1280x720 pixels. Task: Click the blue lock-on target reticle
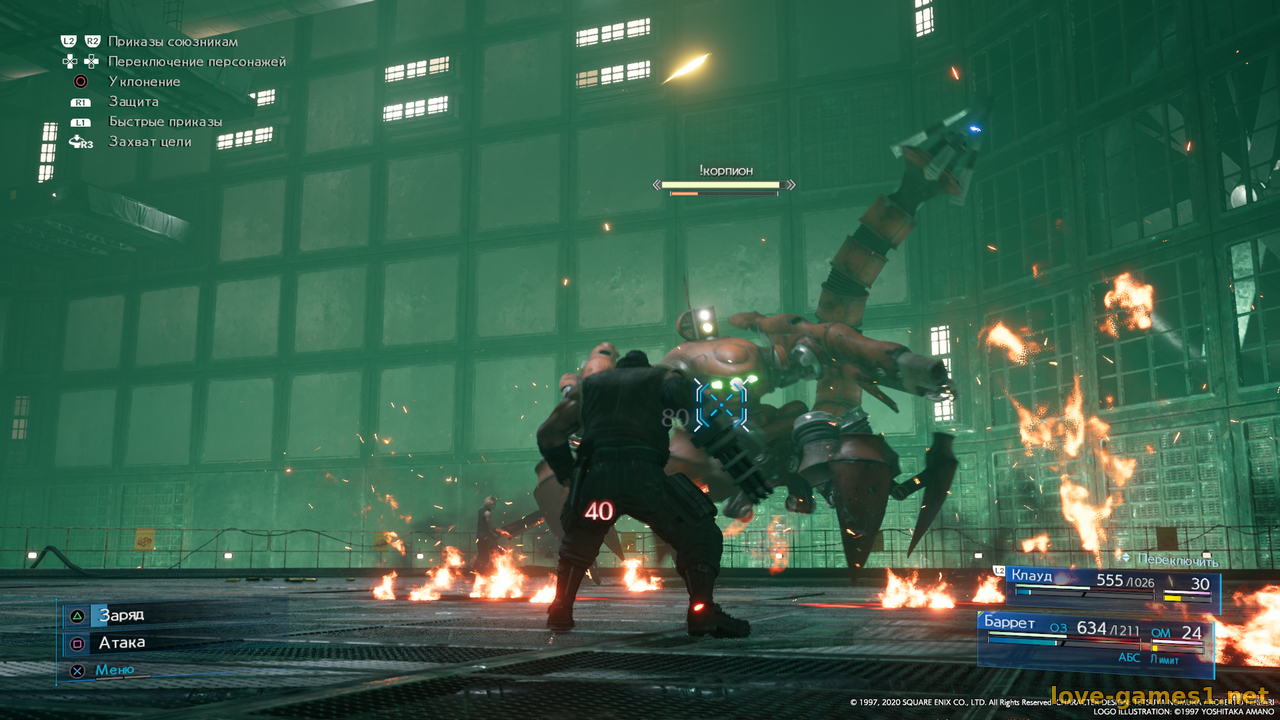(x=721, y=404)
